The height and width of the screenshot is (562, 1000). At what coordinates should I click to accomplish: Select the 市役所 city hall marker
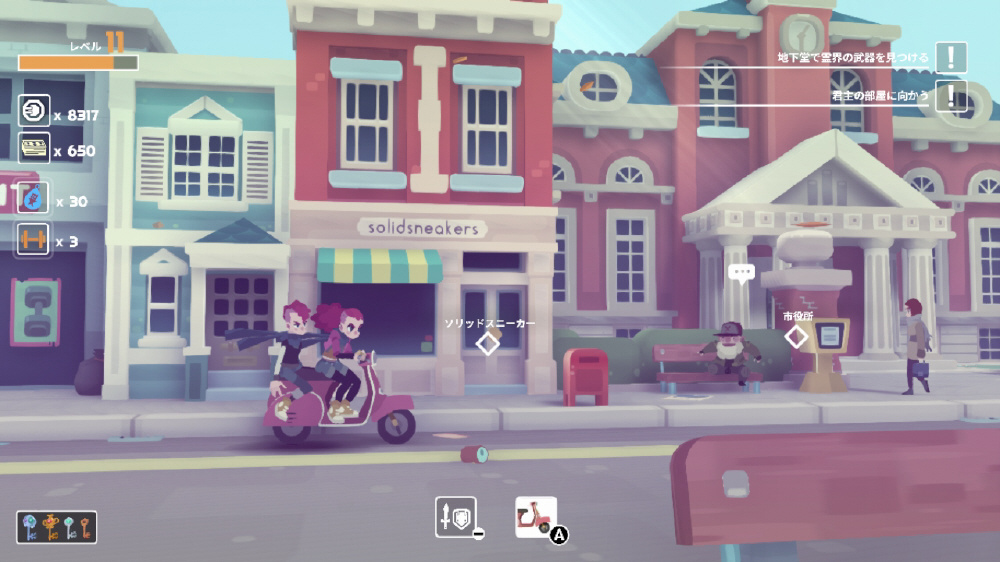tap(796, 336)
